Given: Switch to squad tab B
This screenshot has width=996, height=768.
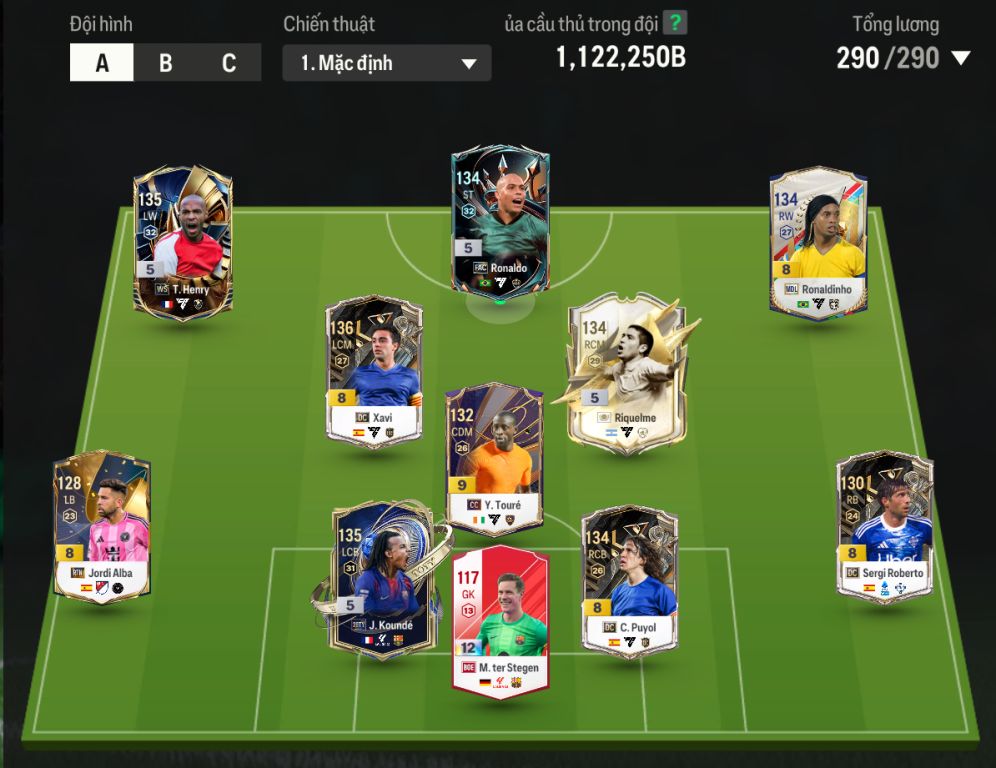Looking at the screenshot, I should [x=165, y=63].
